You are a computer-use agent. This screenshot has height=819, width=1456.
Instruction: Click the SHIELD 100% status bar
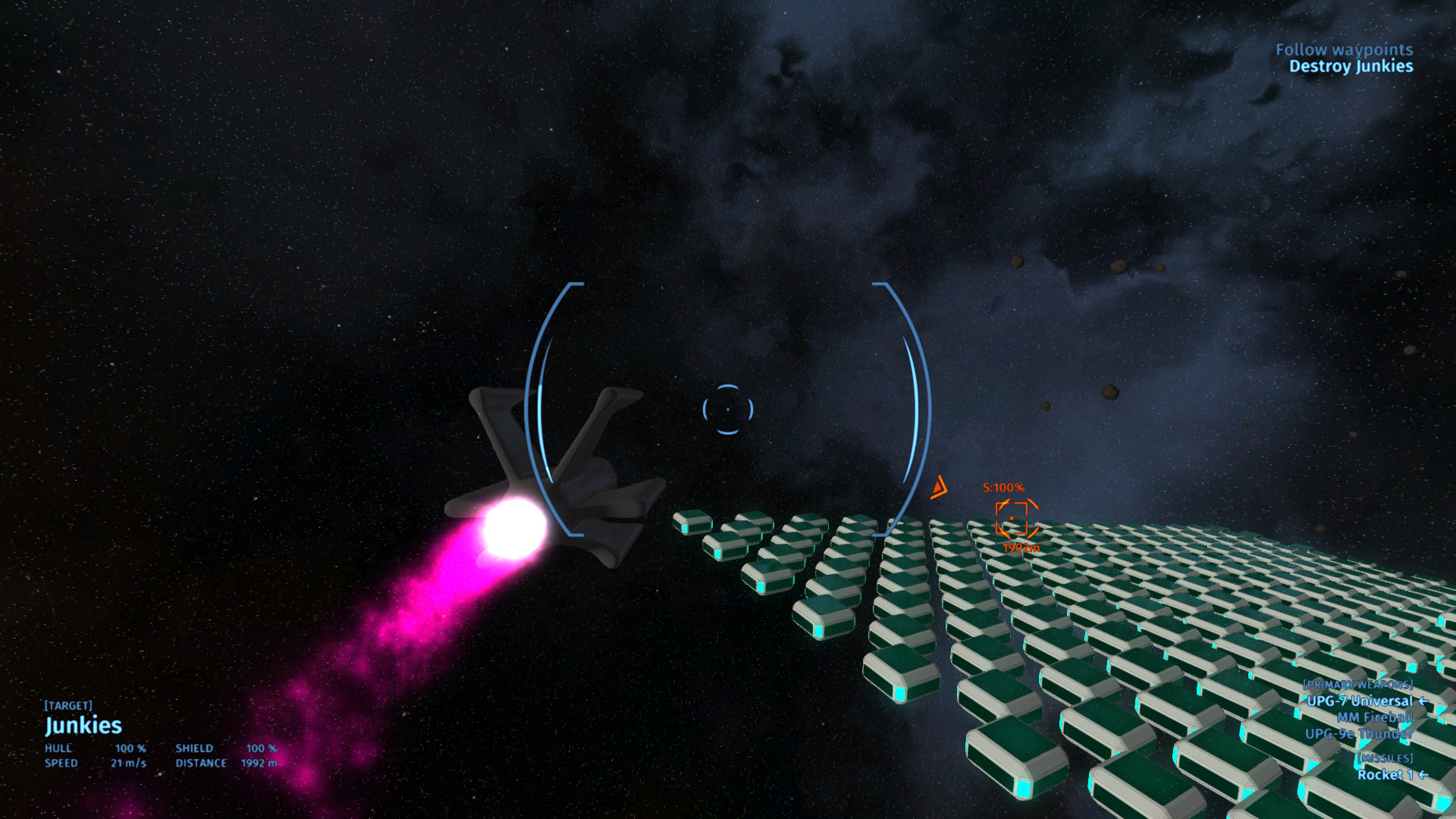(x=224, y=748)
